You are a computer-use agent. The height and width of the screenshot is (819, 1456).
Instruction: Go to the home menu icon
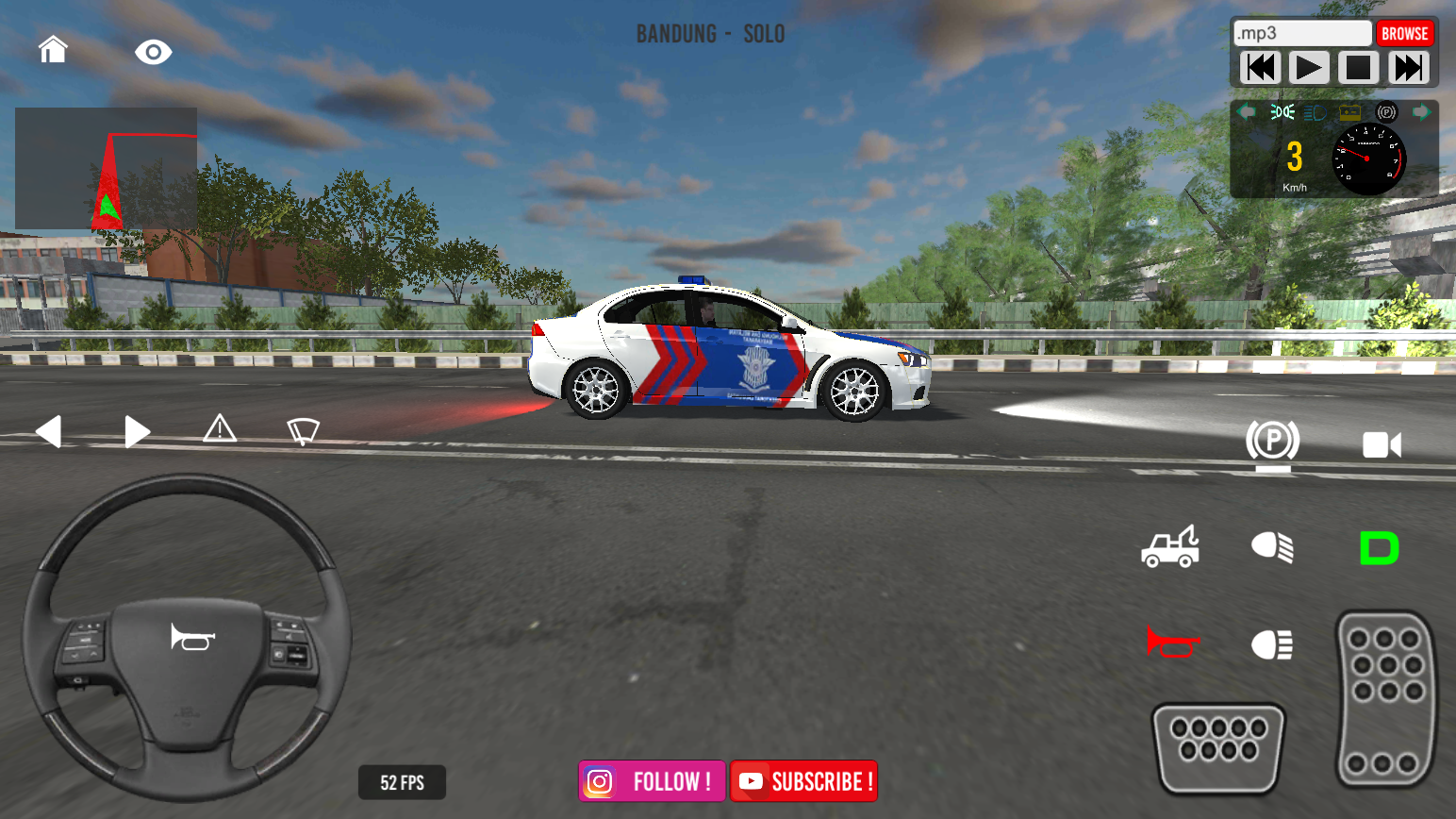53,49
